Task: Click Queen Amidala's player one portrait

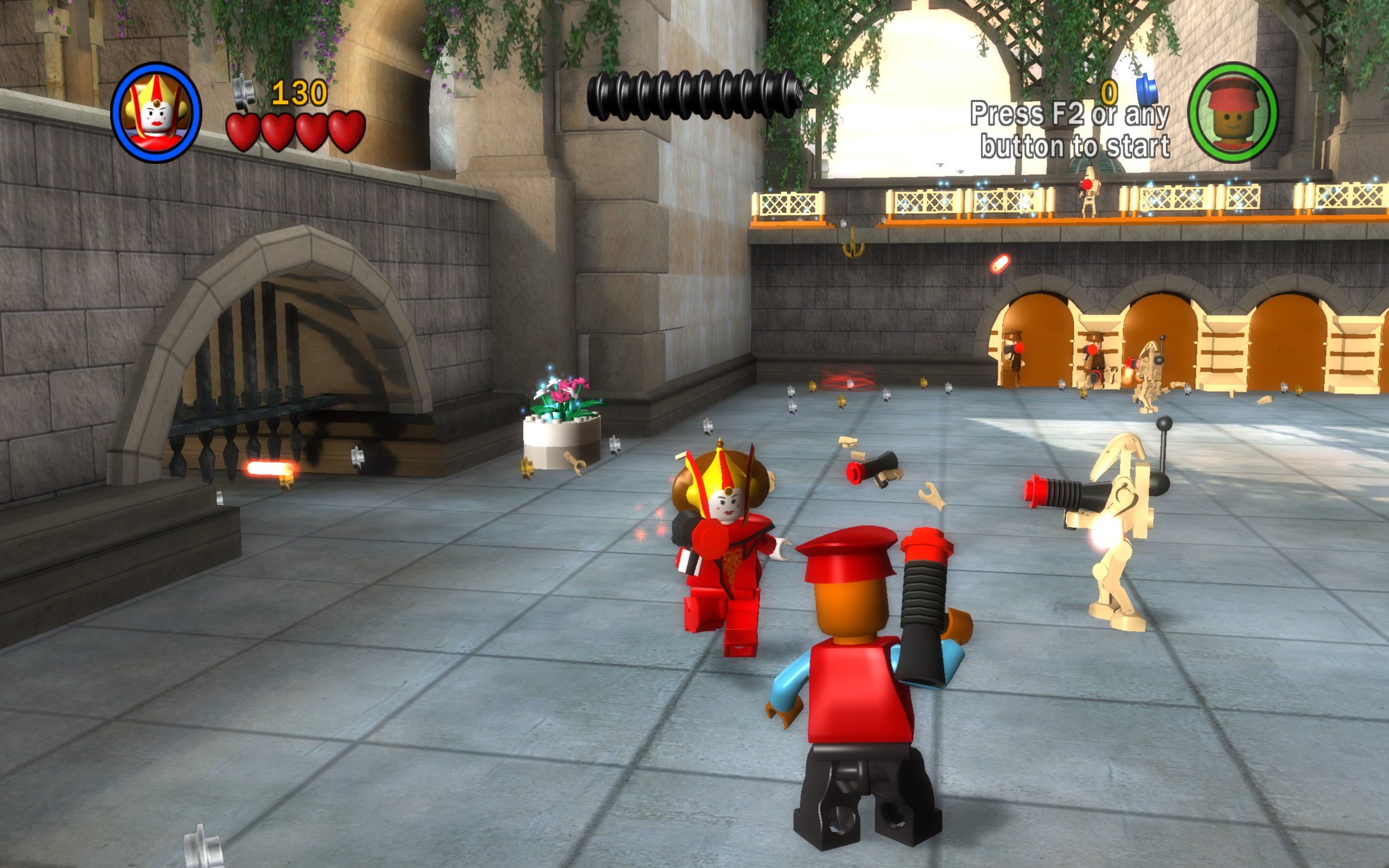Action: click(156, 112)
